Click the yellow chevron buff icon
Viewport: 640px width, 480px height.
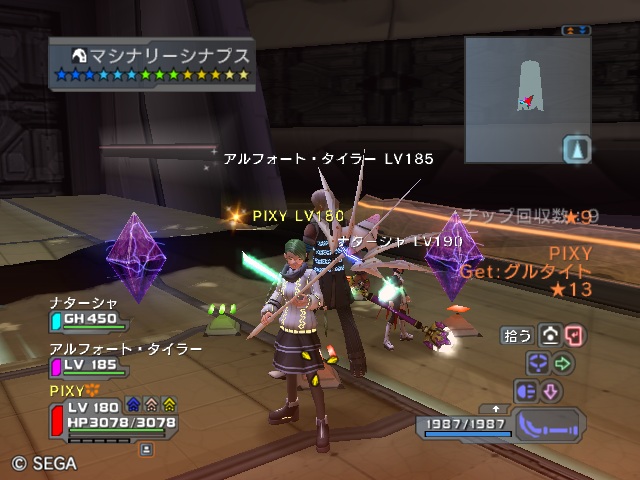pyautogui.click(x=170, y=404)
